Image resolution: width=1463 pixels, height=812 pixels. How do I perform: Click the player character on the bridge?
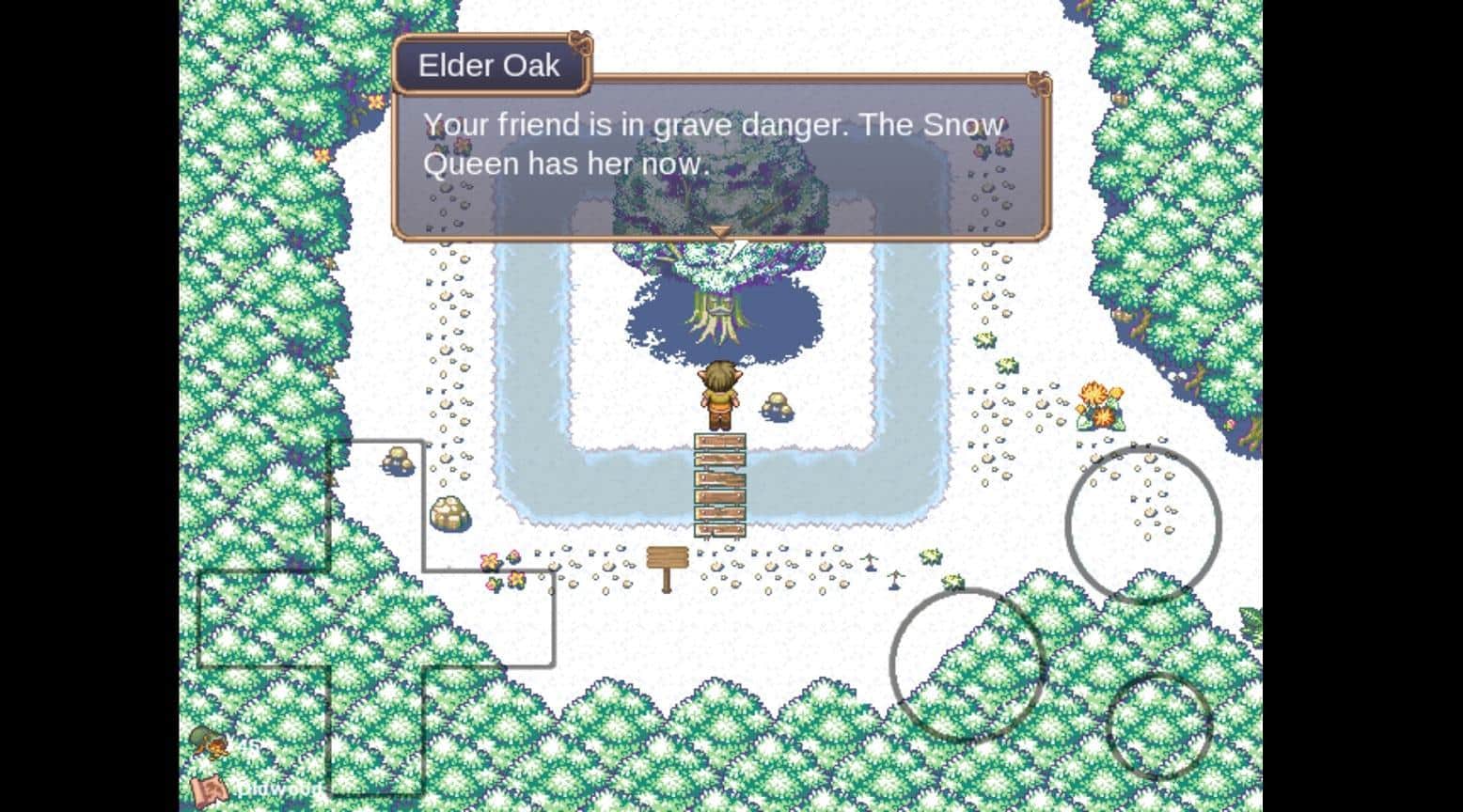coord(719,395)
